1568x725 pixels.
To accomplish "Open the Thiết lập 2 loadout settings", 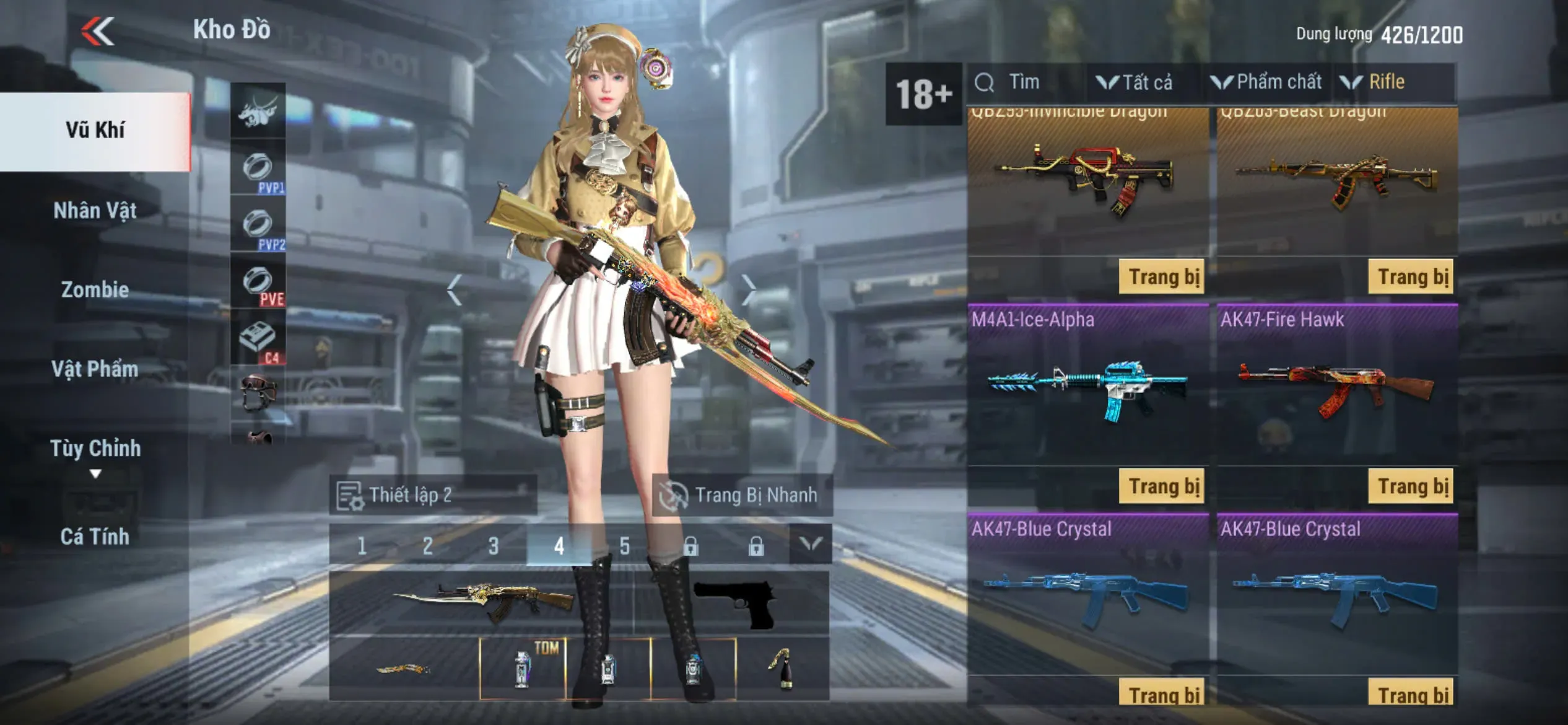I will (x=432, y=495).
